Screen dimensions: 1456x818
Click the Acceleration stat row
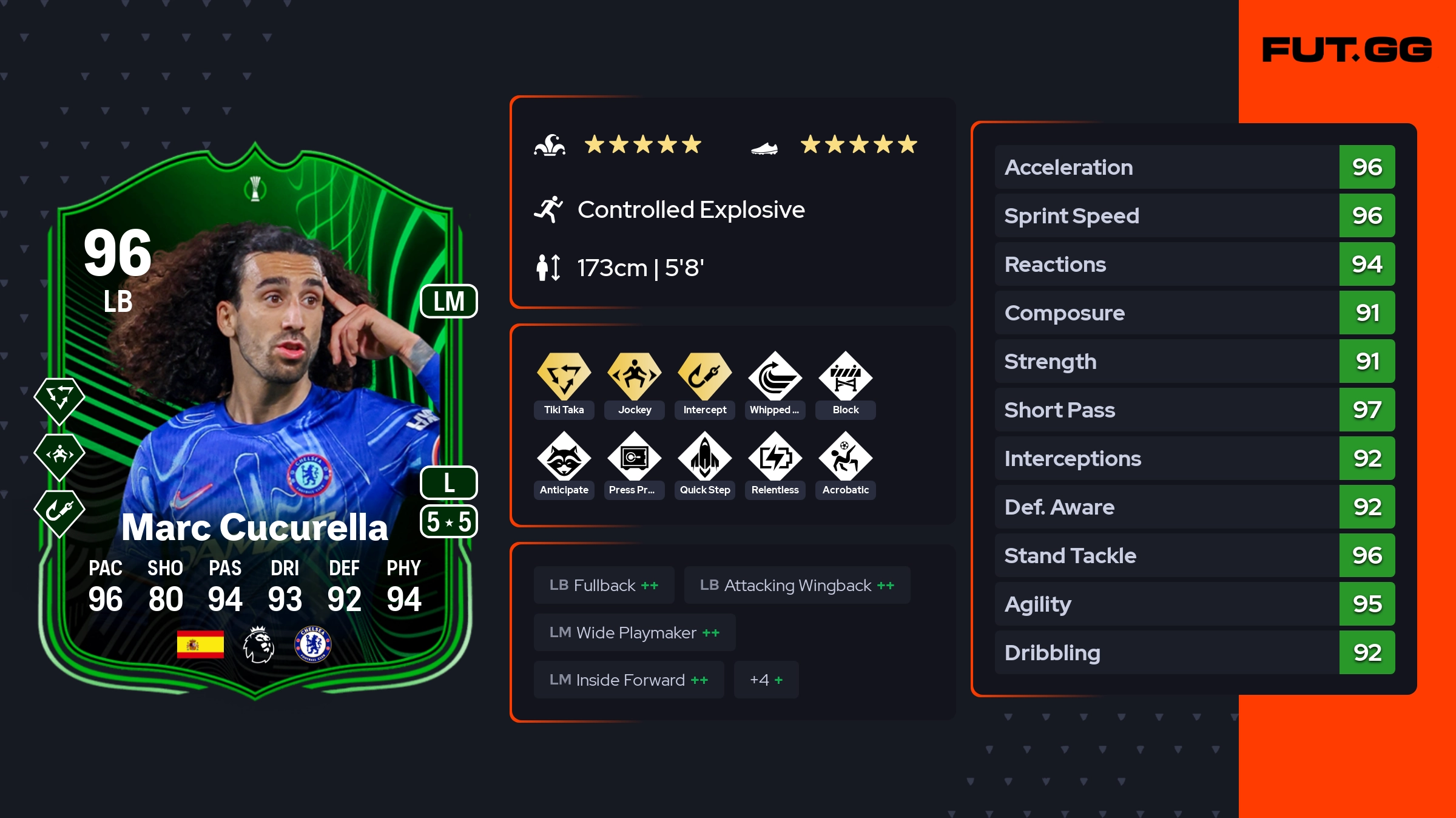[1194, 167]
